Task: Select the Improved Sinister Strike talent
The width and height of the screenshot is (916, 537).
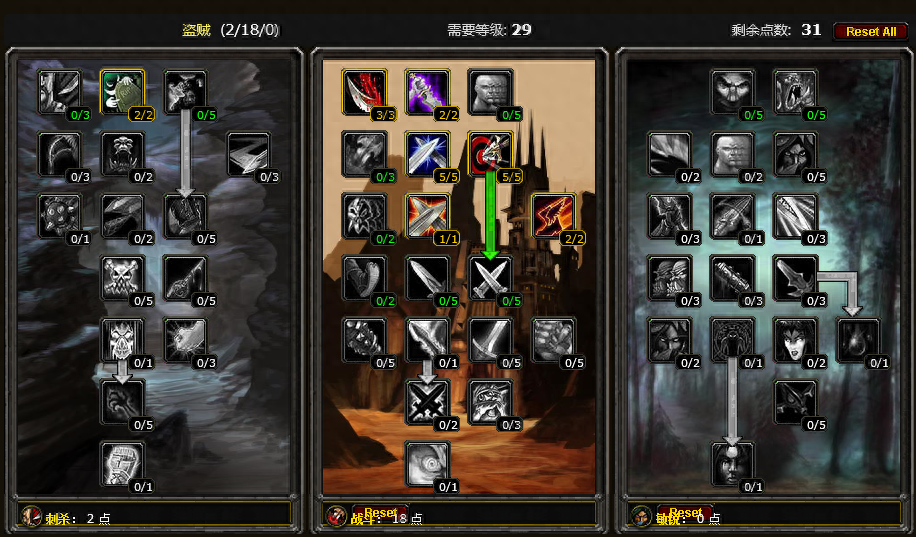Action: tap(427, 91)
